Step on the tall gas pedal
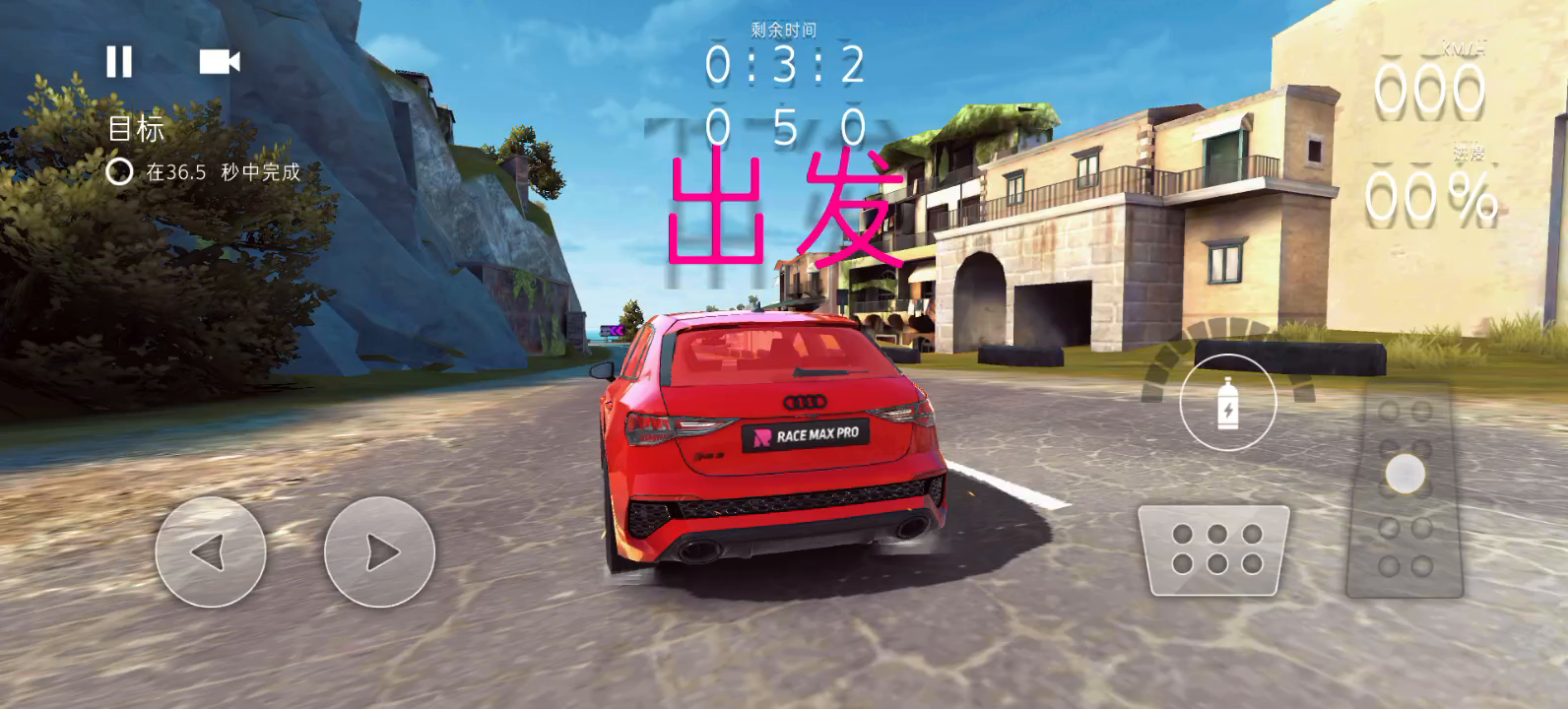Viewport: 1568px width, 709px height. 1405,492
